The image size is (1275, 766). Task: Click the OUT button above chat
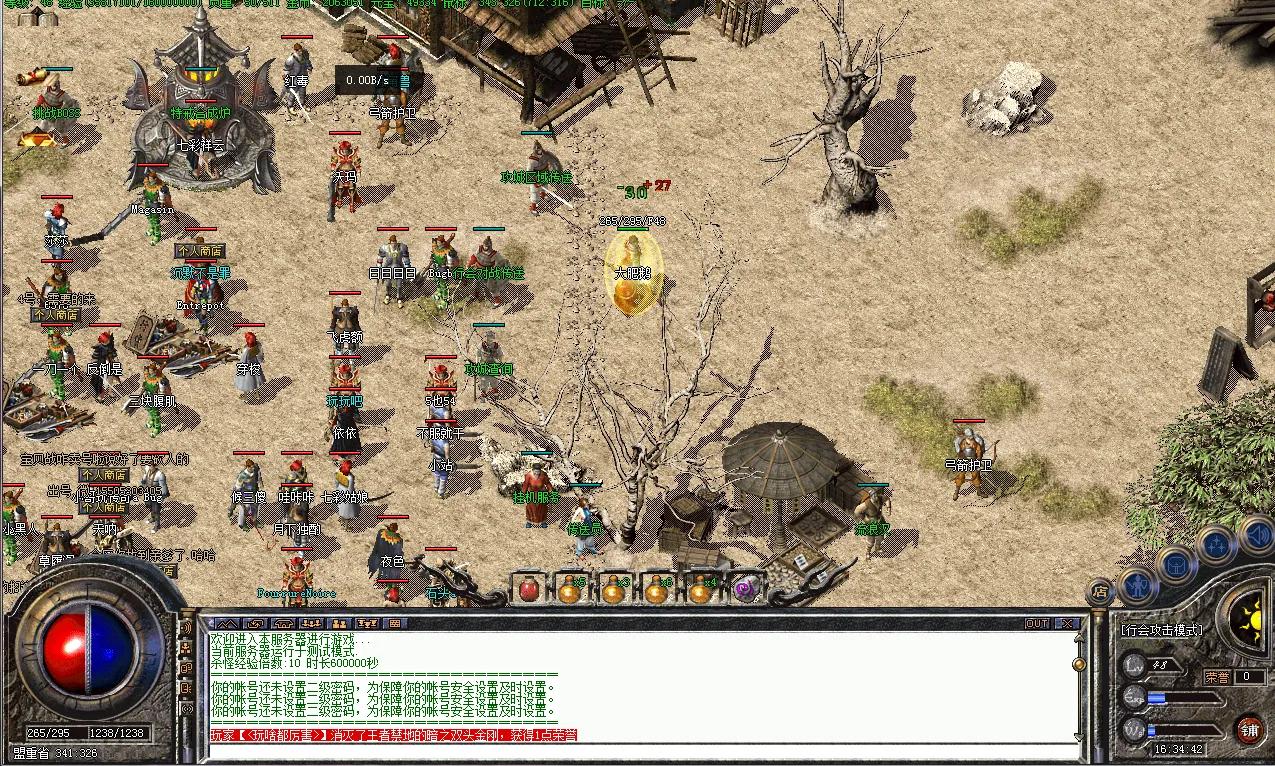coord(1037,623)
